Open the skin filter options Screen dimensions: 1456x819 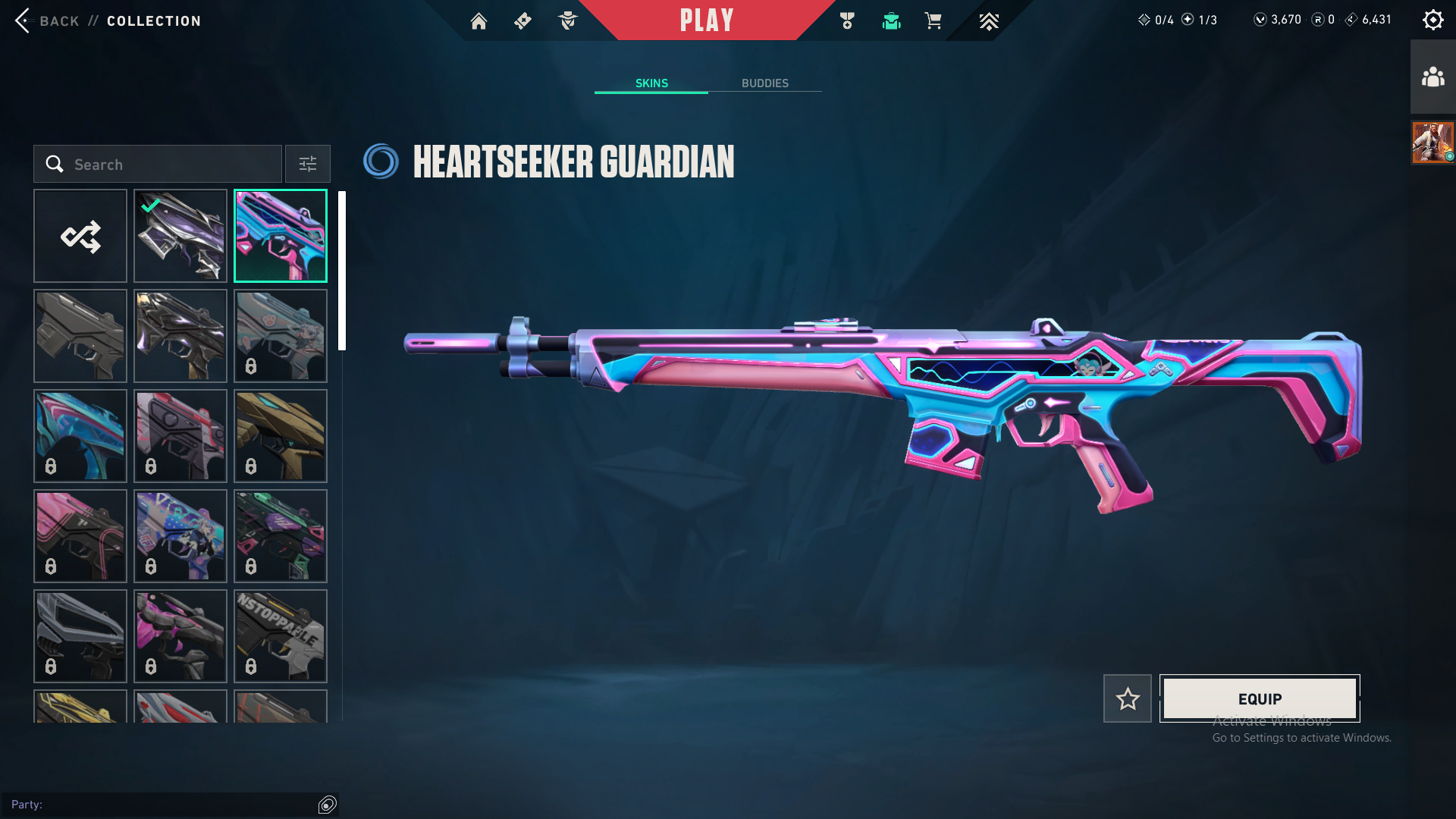(x=308, y=165)
